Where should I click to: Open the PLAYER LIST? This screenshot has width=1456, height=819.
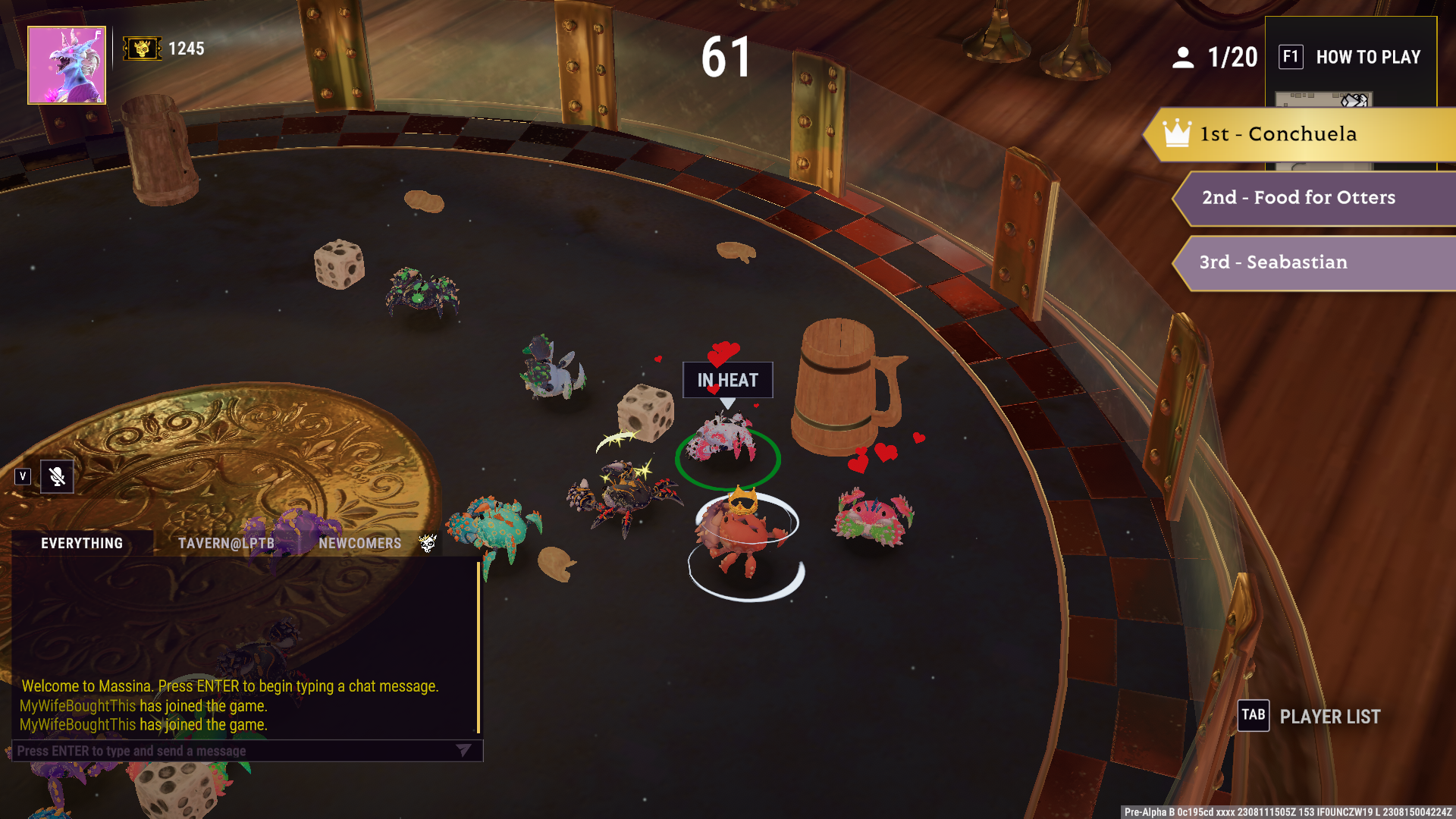[x=1310, y=716]
